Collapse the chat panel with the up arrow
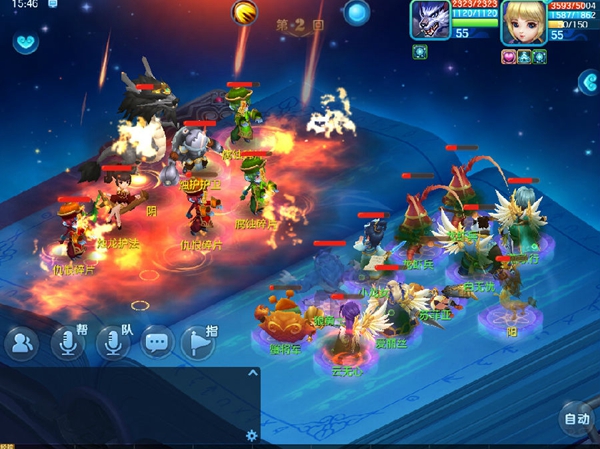600x449 pixels. (253, 373)
